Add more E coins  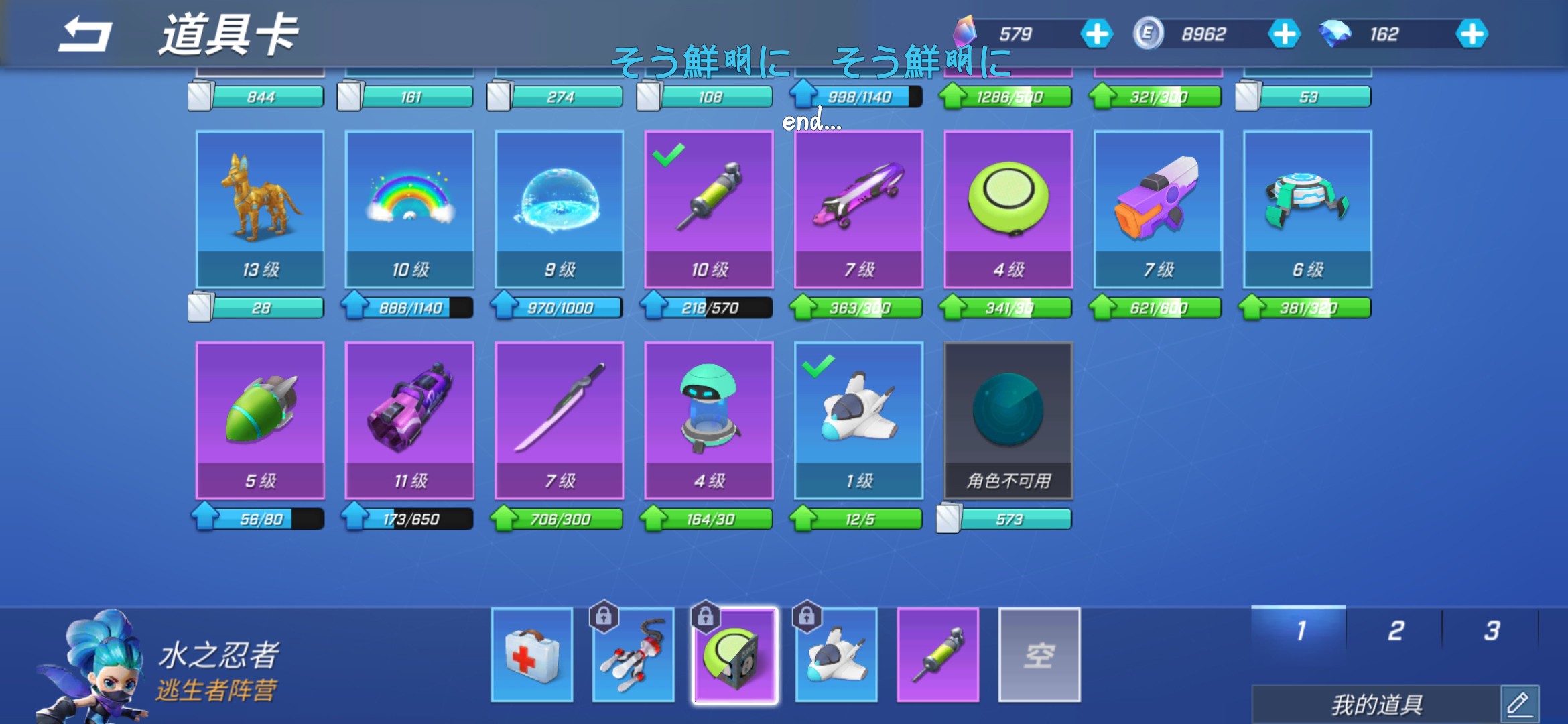1284,34
